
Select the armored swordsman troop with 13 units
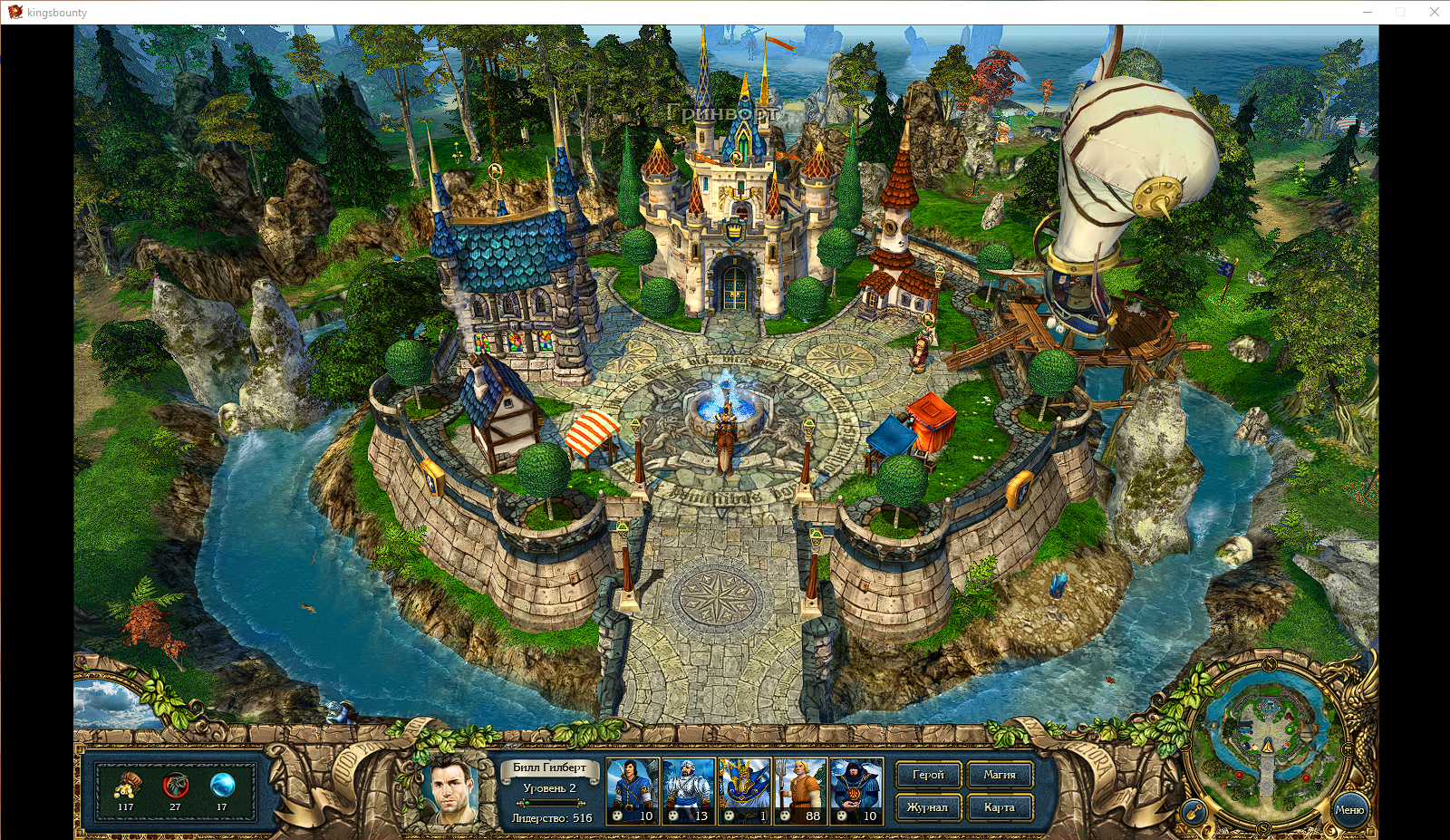point(689,790)
